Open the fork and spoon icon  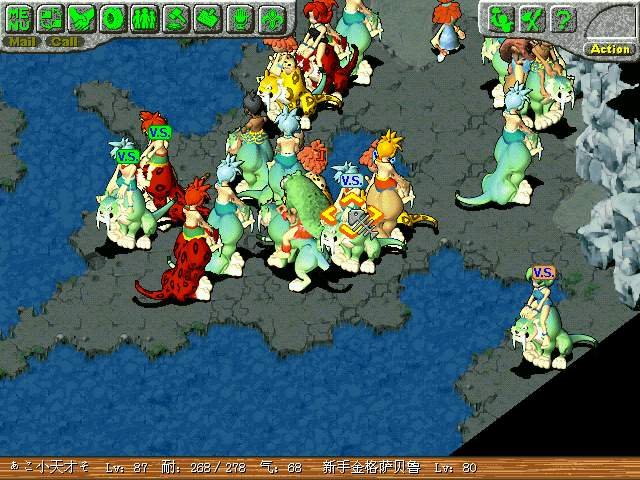[533, 18]
